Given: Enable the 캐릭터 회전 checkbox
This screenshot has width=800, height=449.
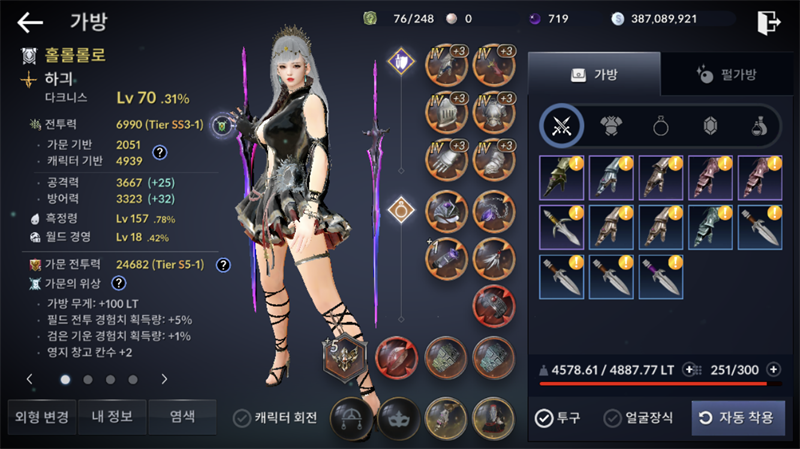Looking at the screenshot, I should tap(242, 418).
